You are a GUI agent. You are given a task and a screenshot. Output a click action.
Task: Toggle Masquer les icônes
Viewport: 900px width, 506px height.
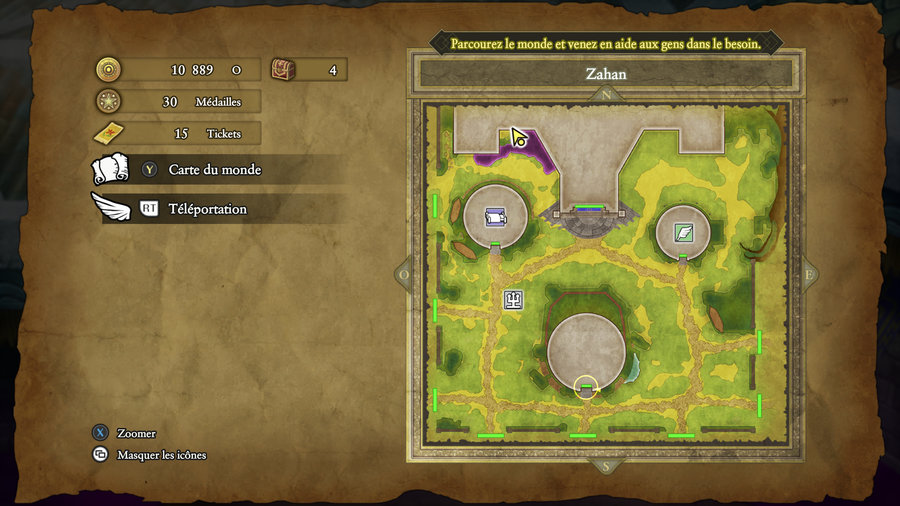[x=161, y=455]
